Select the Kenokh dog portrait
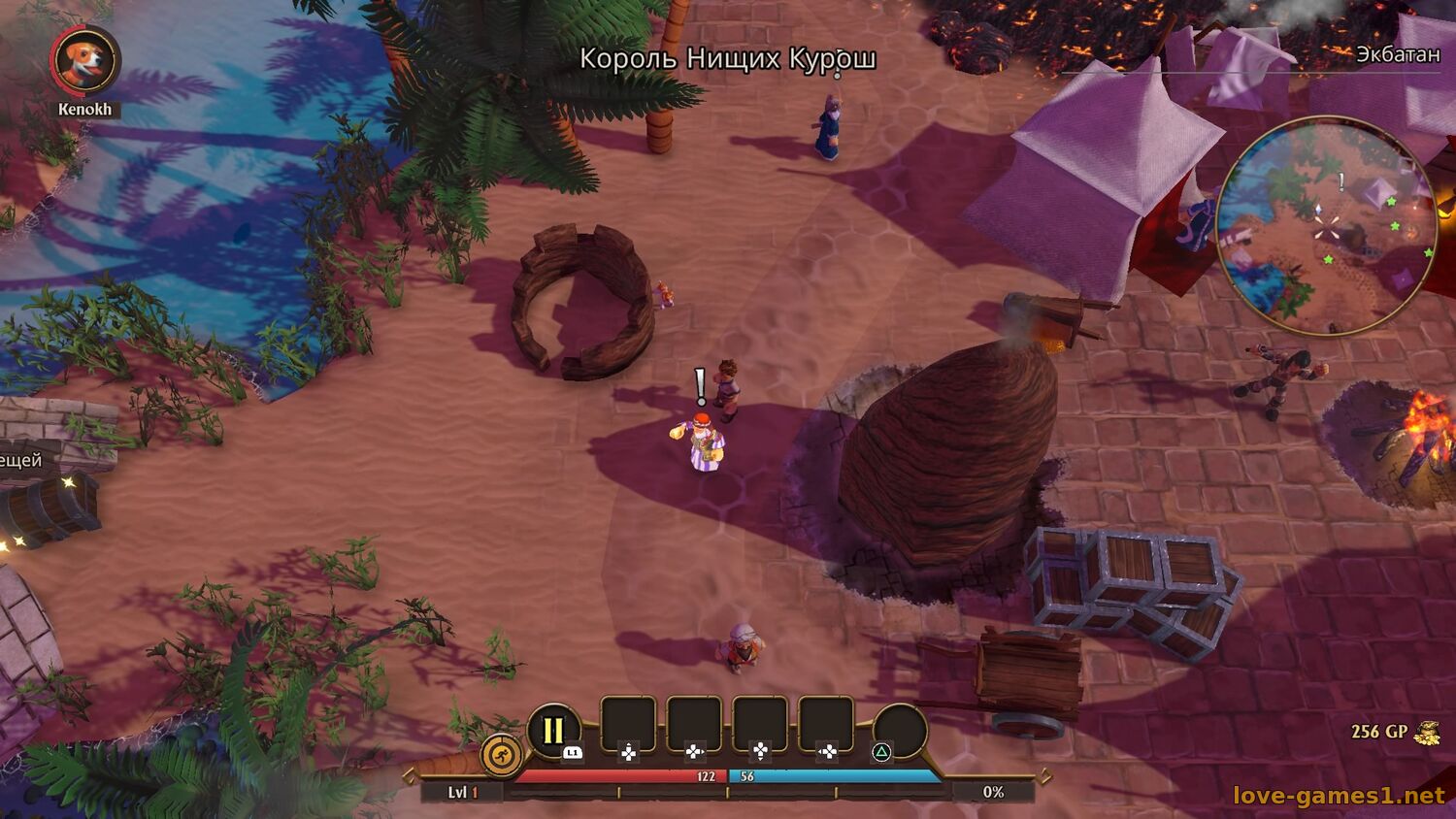Image resolution: width=1456 pixels, height=819 pixels. 85,59
